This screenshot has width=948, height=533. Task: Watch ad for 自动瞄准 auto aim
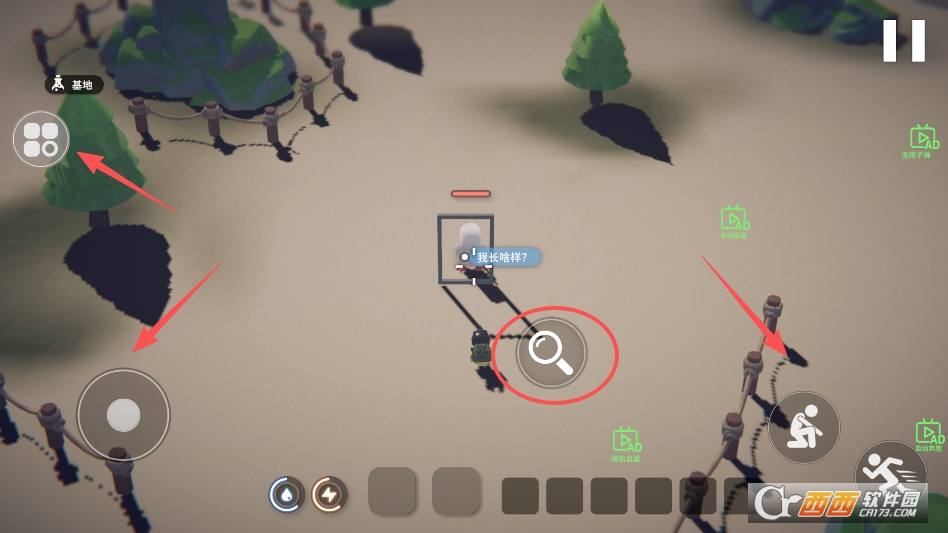coord(734,220)
